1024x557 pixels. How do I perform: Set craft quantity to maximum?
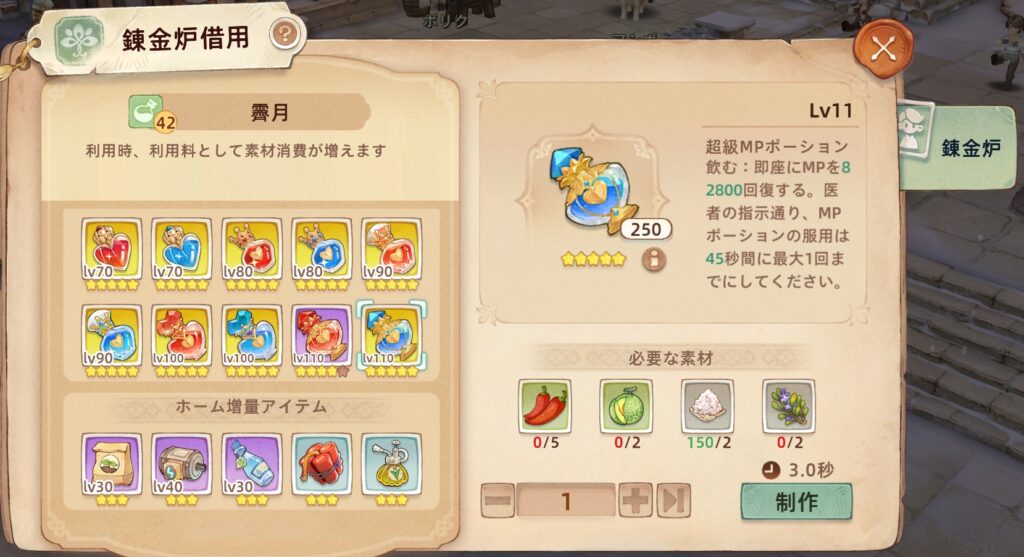click(673, 500)
